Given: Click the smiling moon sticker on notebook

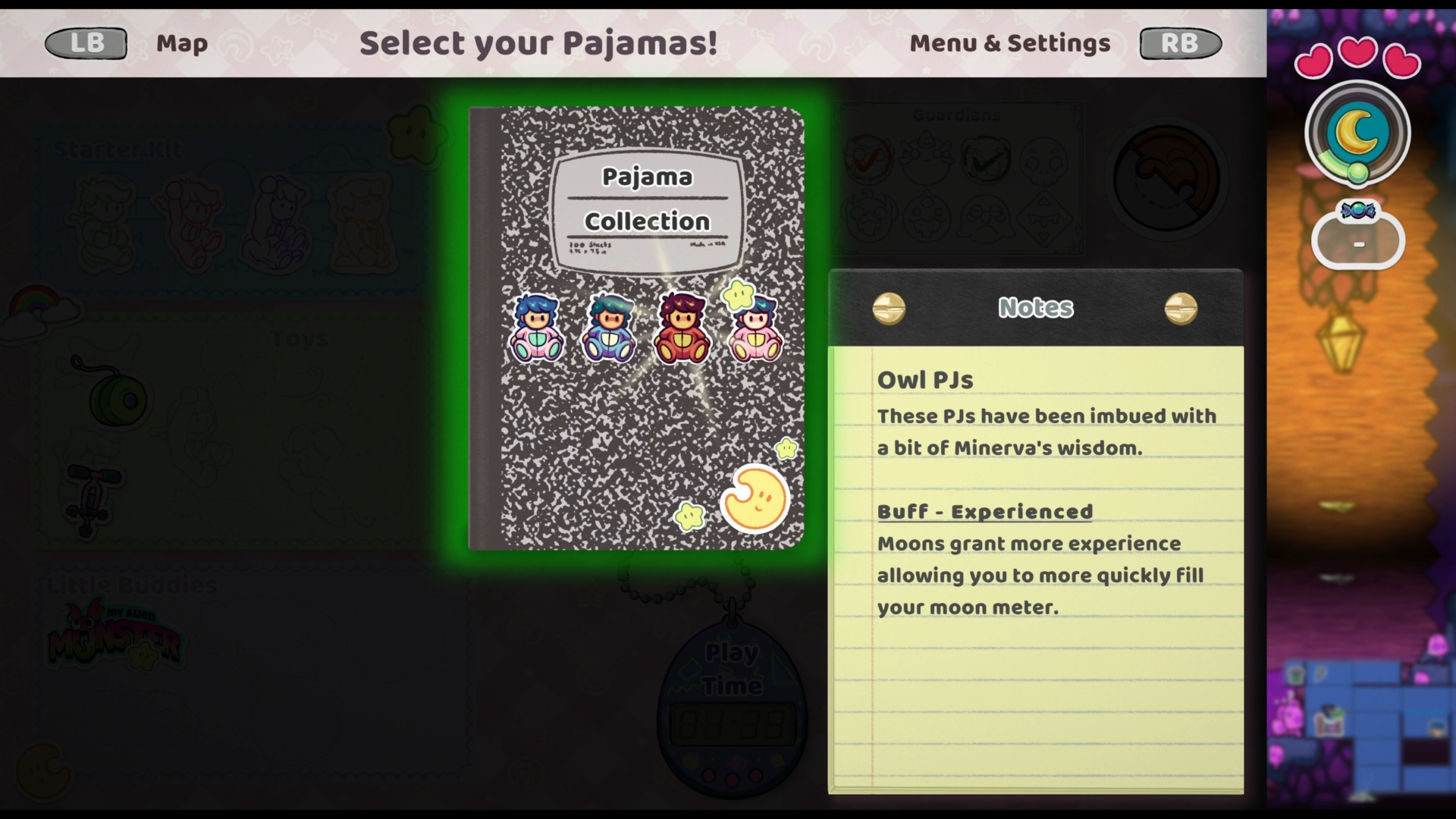Looking at the screenshot, I should tap(754, 499).
